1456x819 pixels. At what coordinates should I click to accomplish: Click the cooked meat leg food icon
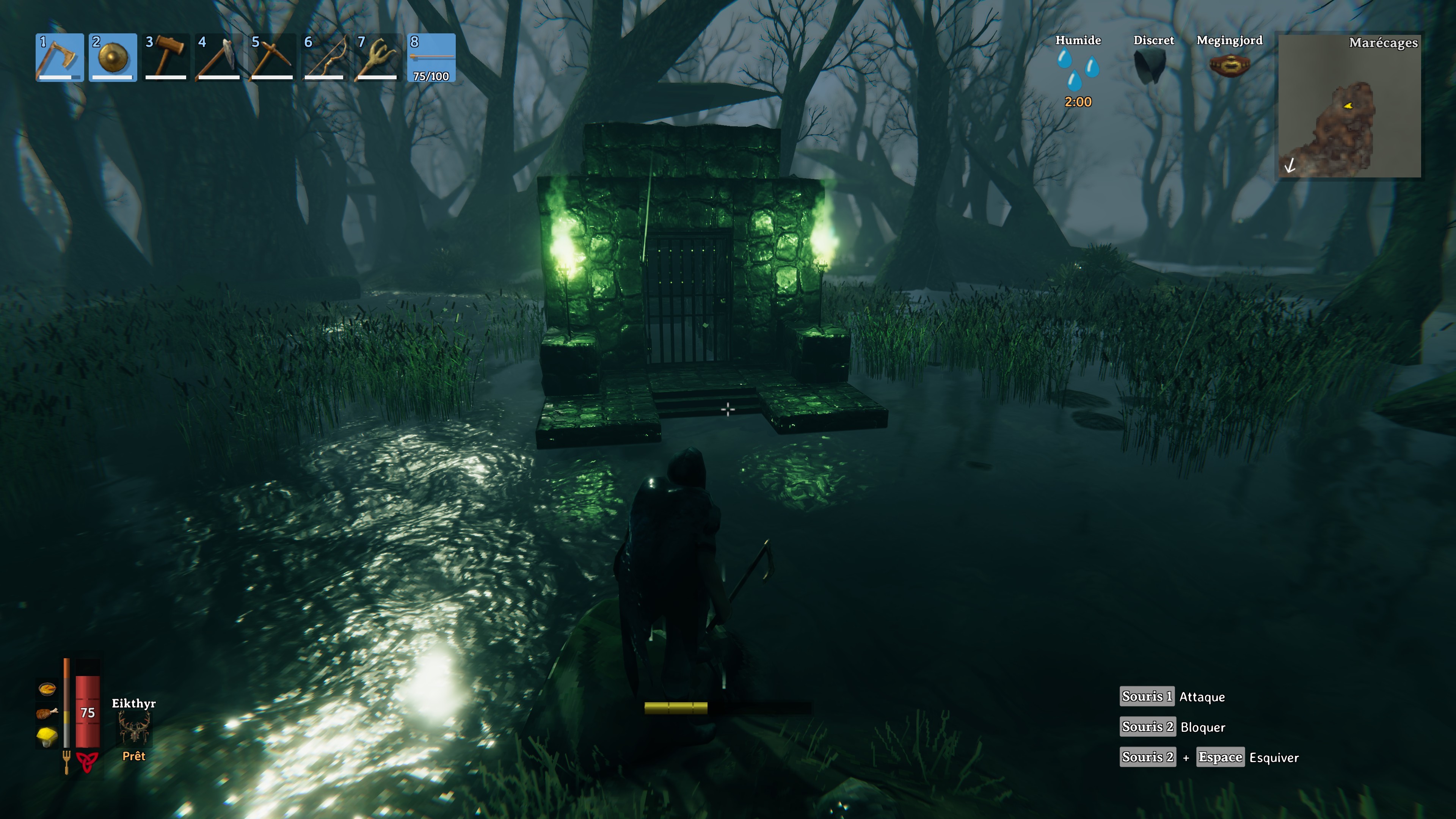pos(47,713)
